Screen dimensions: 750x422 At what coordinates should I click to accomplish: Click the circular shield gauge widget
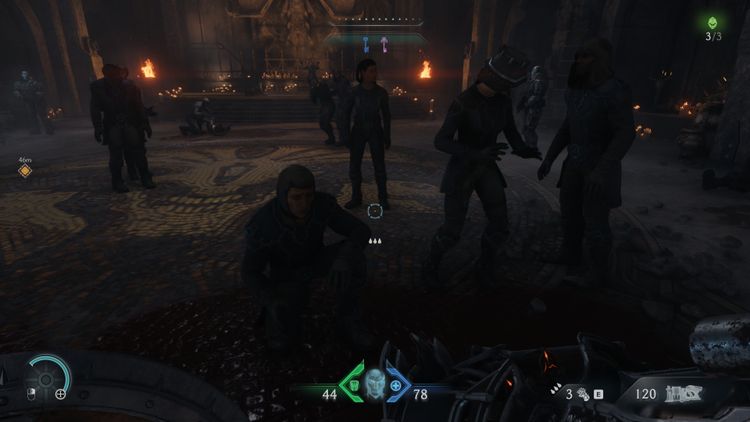click(x=46, y=380)
